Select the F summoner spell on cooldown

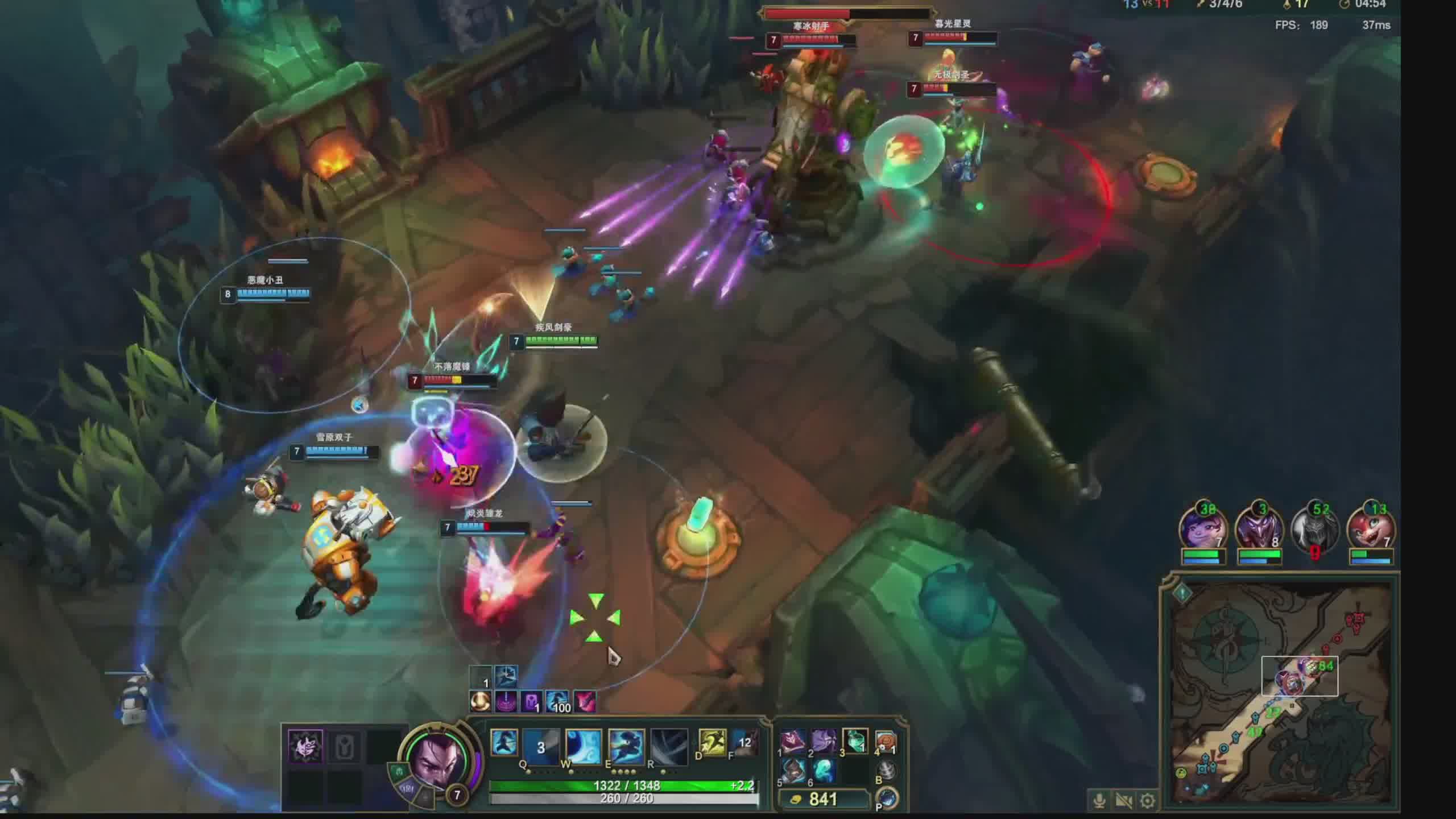point(744,743)
